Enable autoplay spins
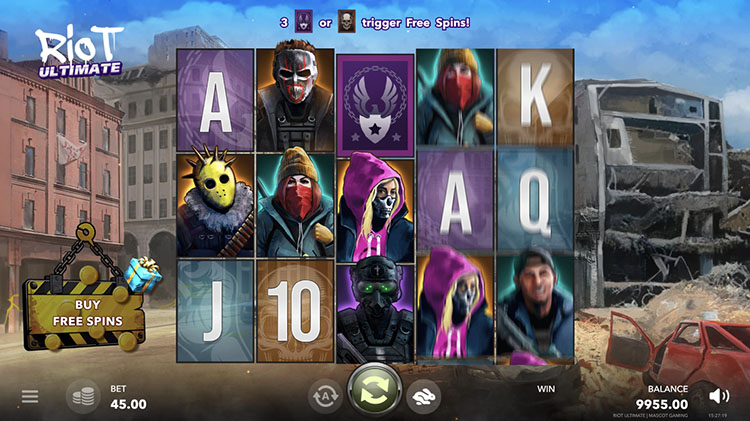750x421 pixels. point(324,396)
